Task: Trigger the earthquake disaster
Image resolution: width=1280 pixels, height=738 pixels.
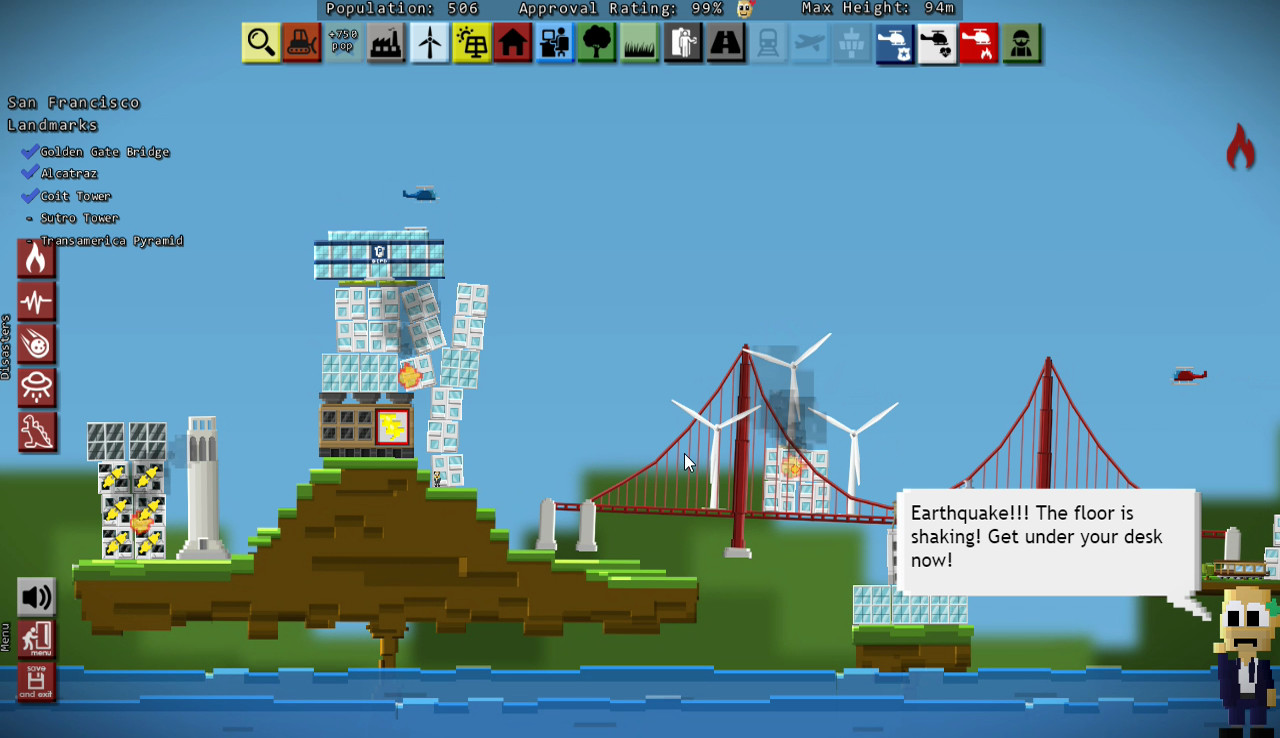Action: [x=37, y=301]
